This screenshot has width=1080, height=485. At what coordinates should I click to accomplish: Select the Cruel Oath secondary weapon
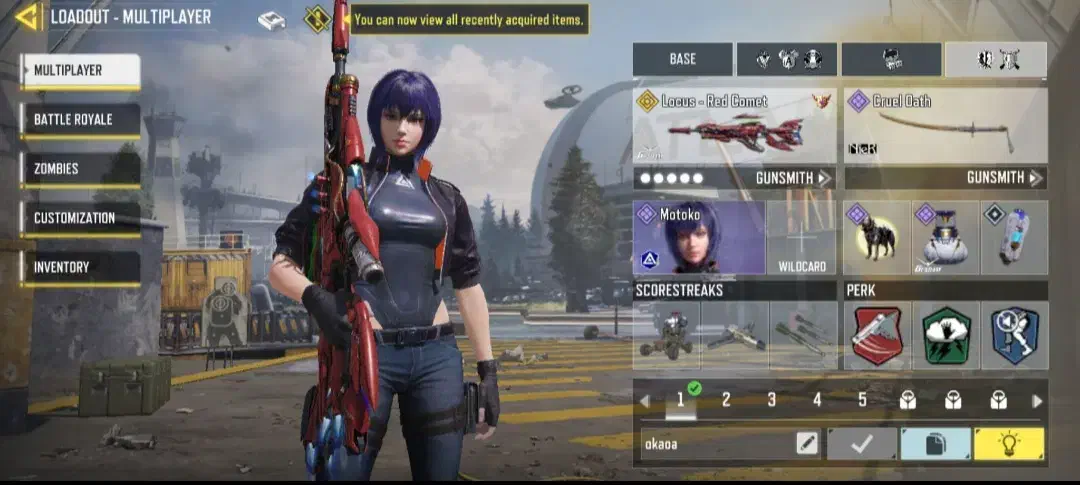[945, 128]
